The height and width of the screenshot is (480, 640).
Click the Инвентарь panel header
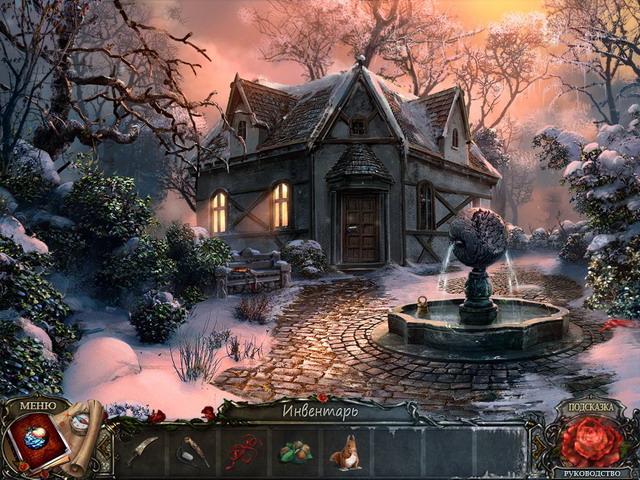[x=318, y=409]
